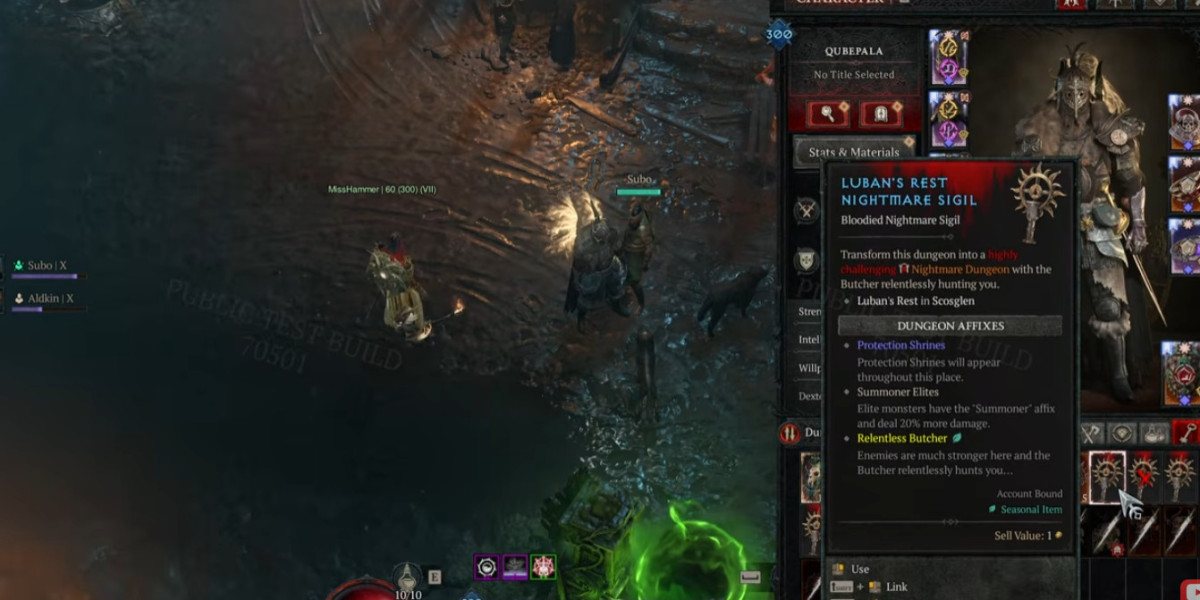The height and width of the screenshot is (600, 1200).
Task: Select the skull helm equipment slot
Action: (x=1184, y=120)
